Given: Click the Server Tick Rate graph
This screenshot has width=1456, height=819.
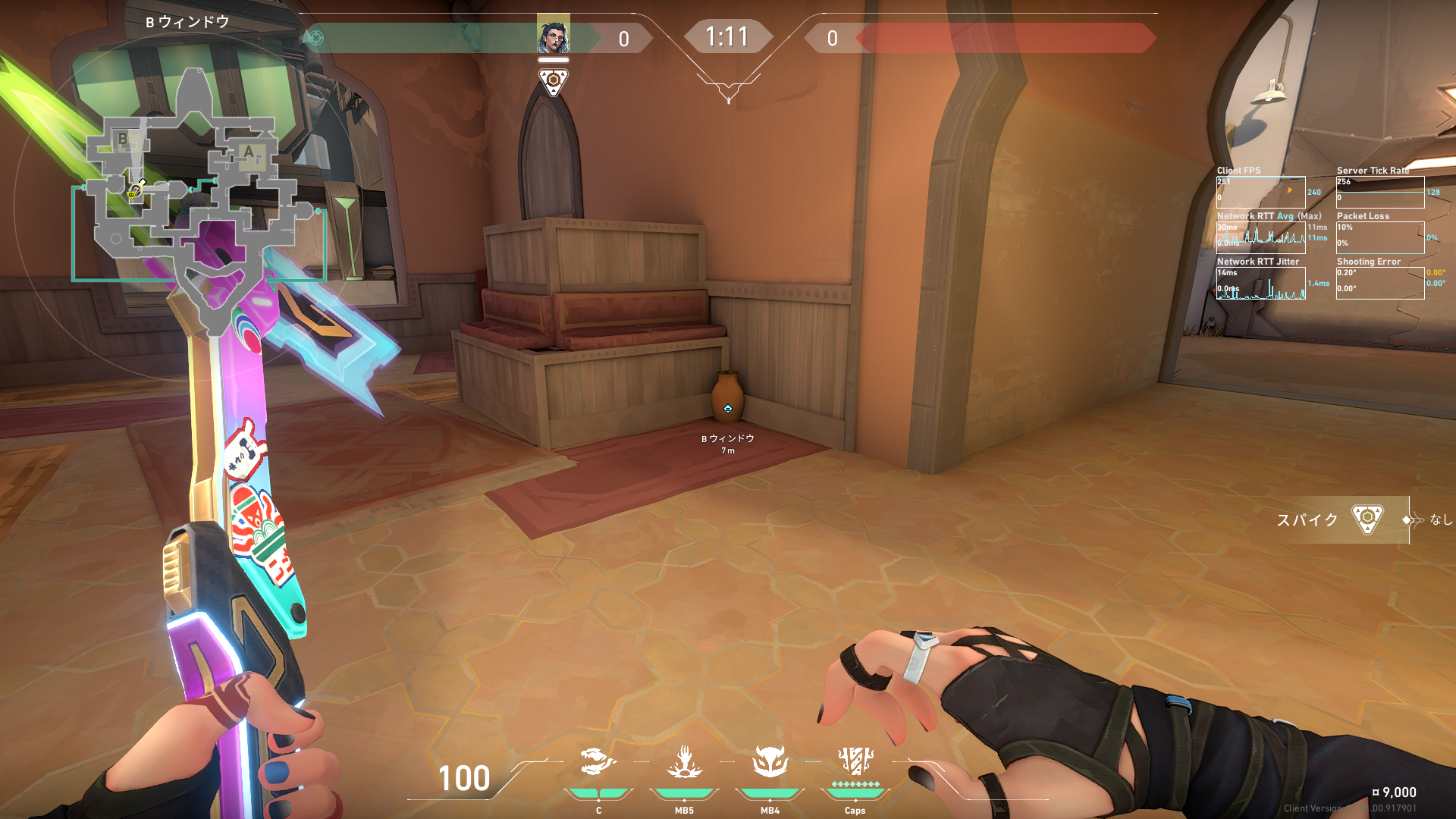Looking at the screenshot, I should coord(1379,193).
